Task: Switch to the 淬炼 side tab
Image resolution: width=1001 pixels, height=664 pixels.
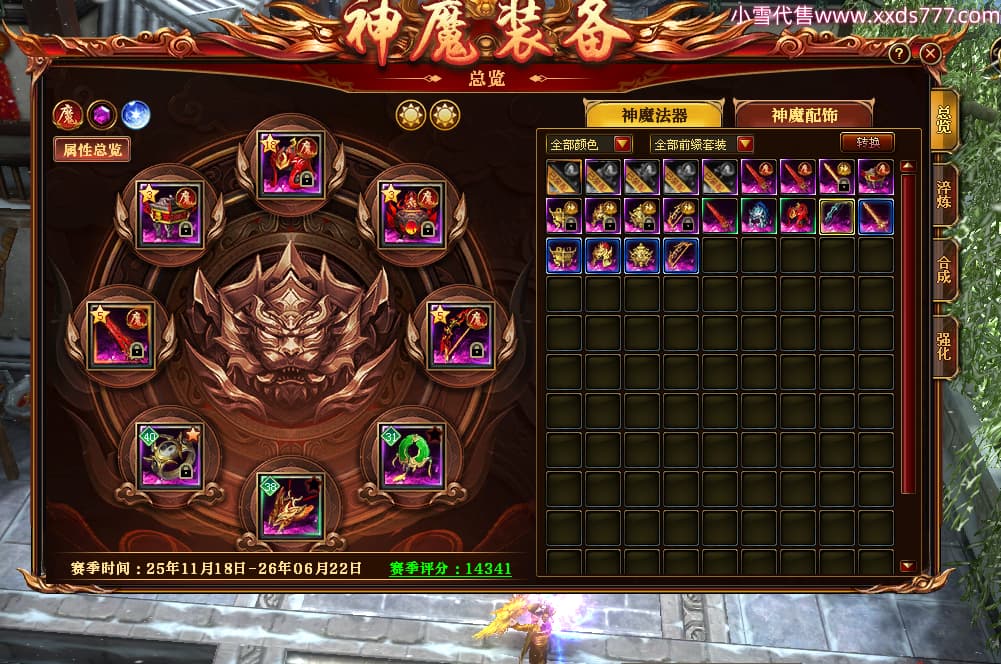Action: tap(943, 195)
